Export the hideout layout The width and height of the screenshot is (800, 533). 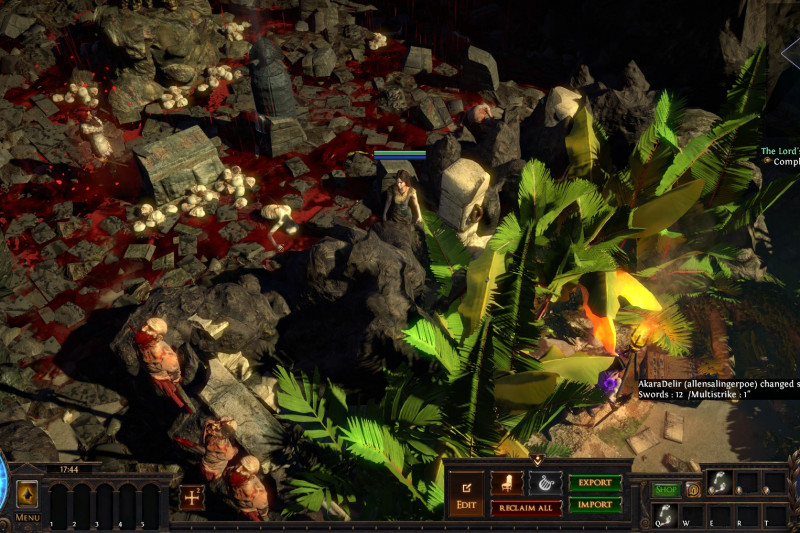595,483
